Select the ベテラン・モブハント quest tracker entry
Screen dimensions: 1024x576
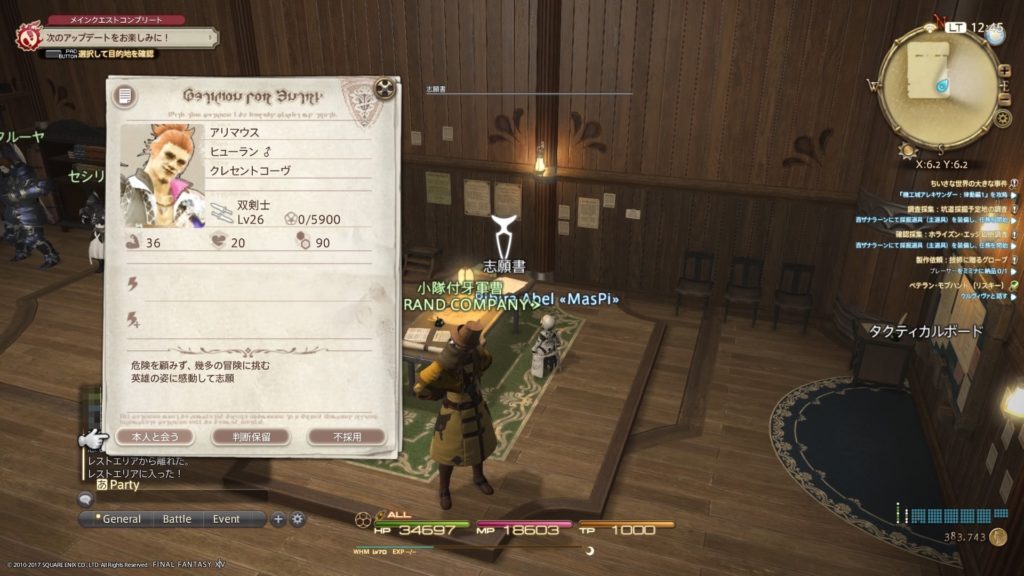point(941,284)
